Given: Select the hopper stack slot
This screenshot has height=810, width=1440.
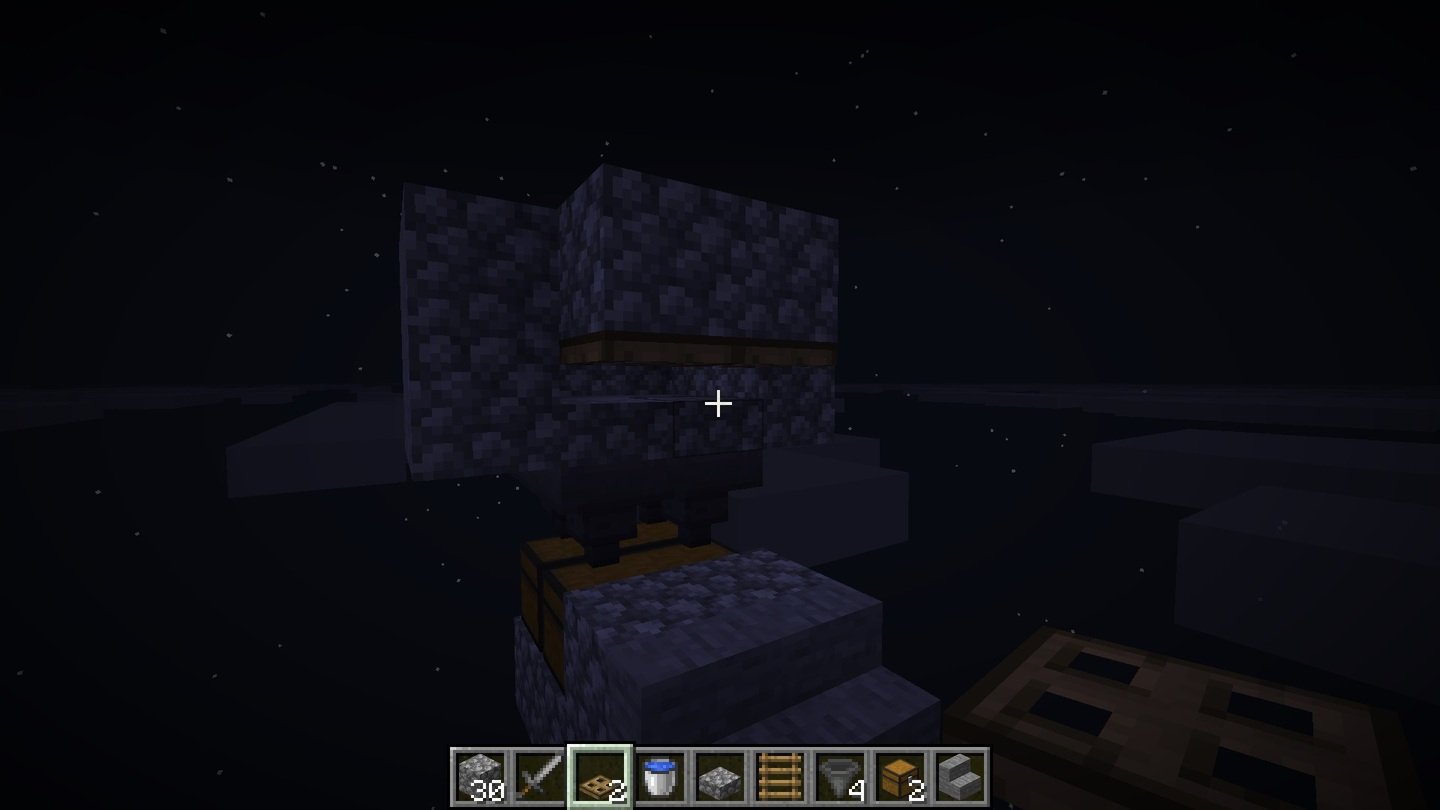Looking at the screenshot, I should 840,777.
